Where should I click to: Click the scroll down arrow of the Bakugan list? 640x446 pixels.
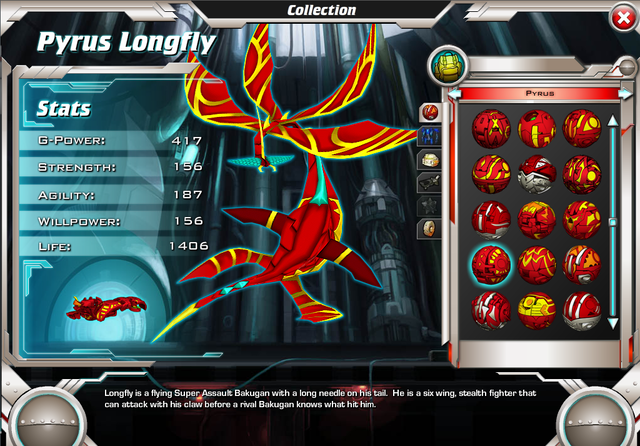[x=613, y=322]
